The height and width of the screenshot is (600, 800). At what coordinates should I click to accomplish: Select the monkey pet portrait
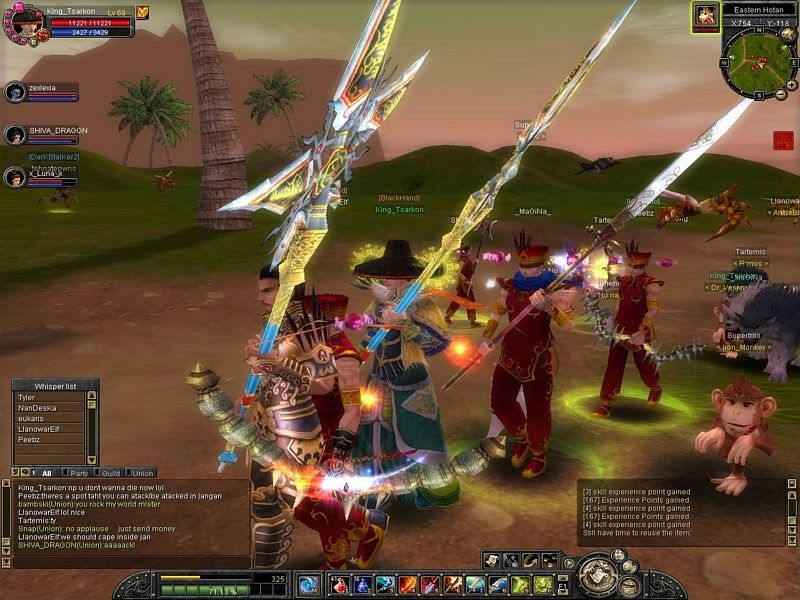pos(706,16)
